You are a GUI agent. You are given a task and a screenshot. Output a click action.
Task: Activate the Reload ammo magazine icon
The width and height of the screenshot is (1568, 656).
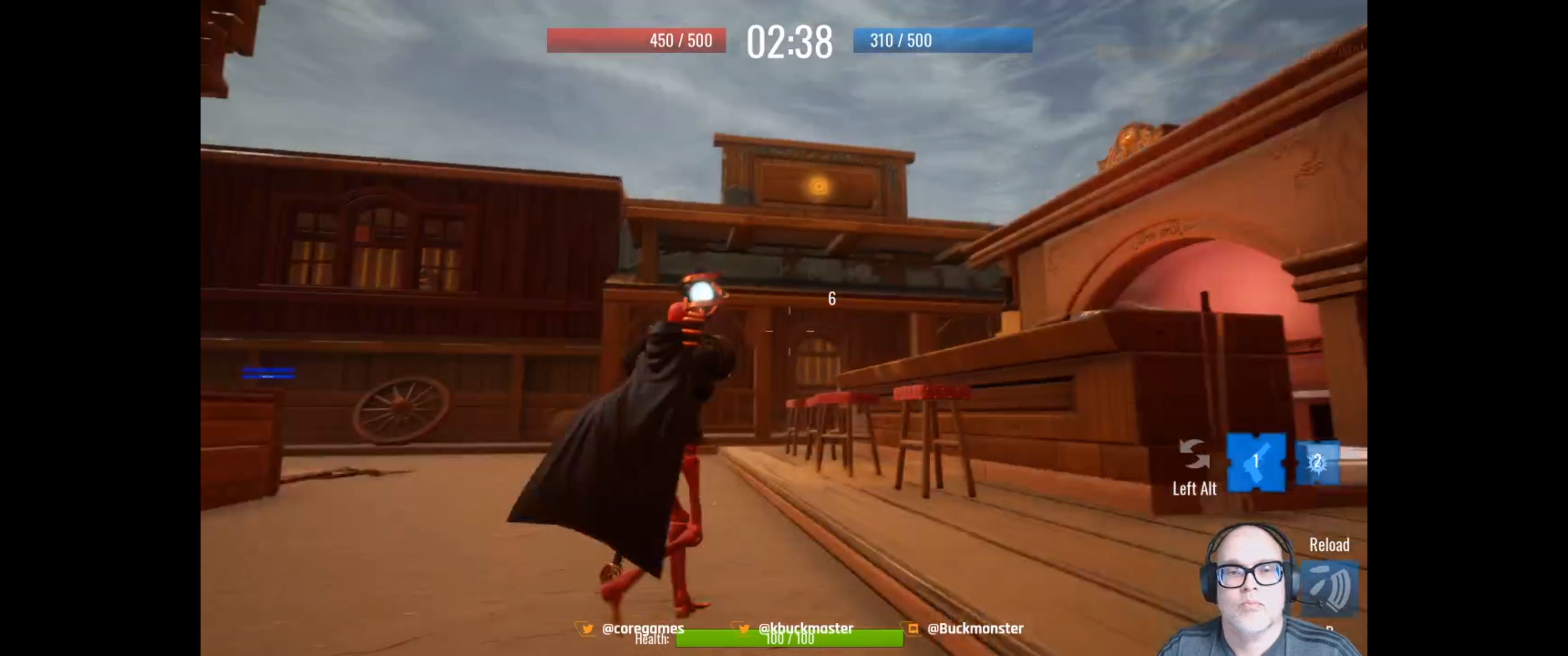coord(1330,587)
